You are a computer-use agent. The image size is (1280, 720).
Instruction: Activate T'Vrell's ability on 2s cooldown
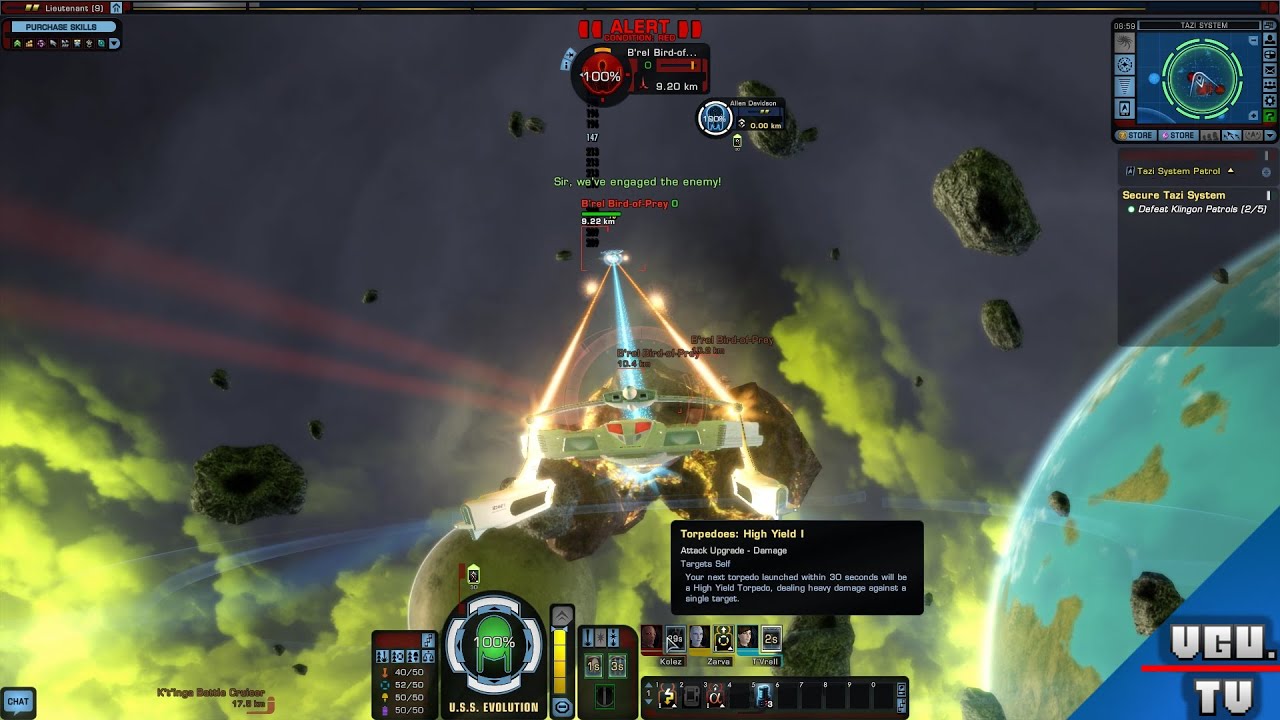pos(770,638)
